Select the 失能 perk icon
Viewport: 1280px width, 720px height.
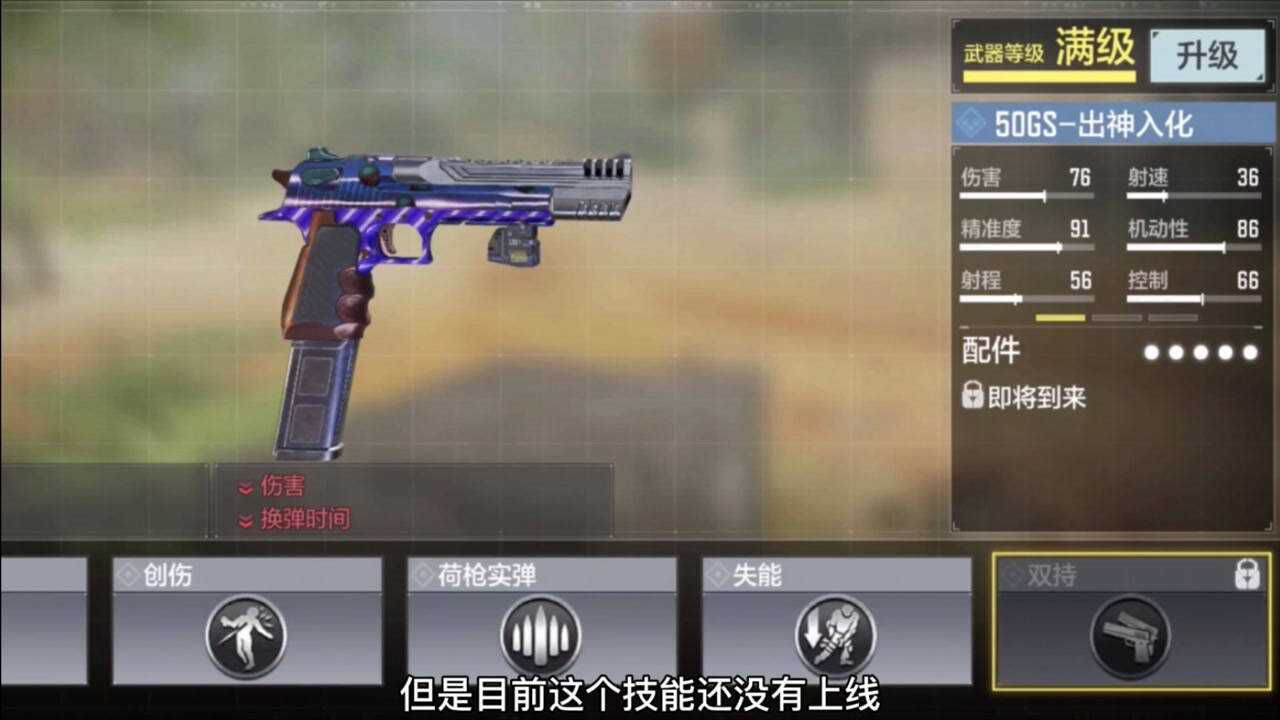point(838,633)
